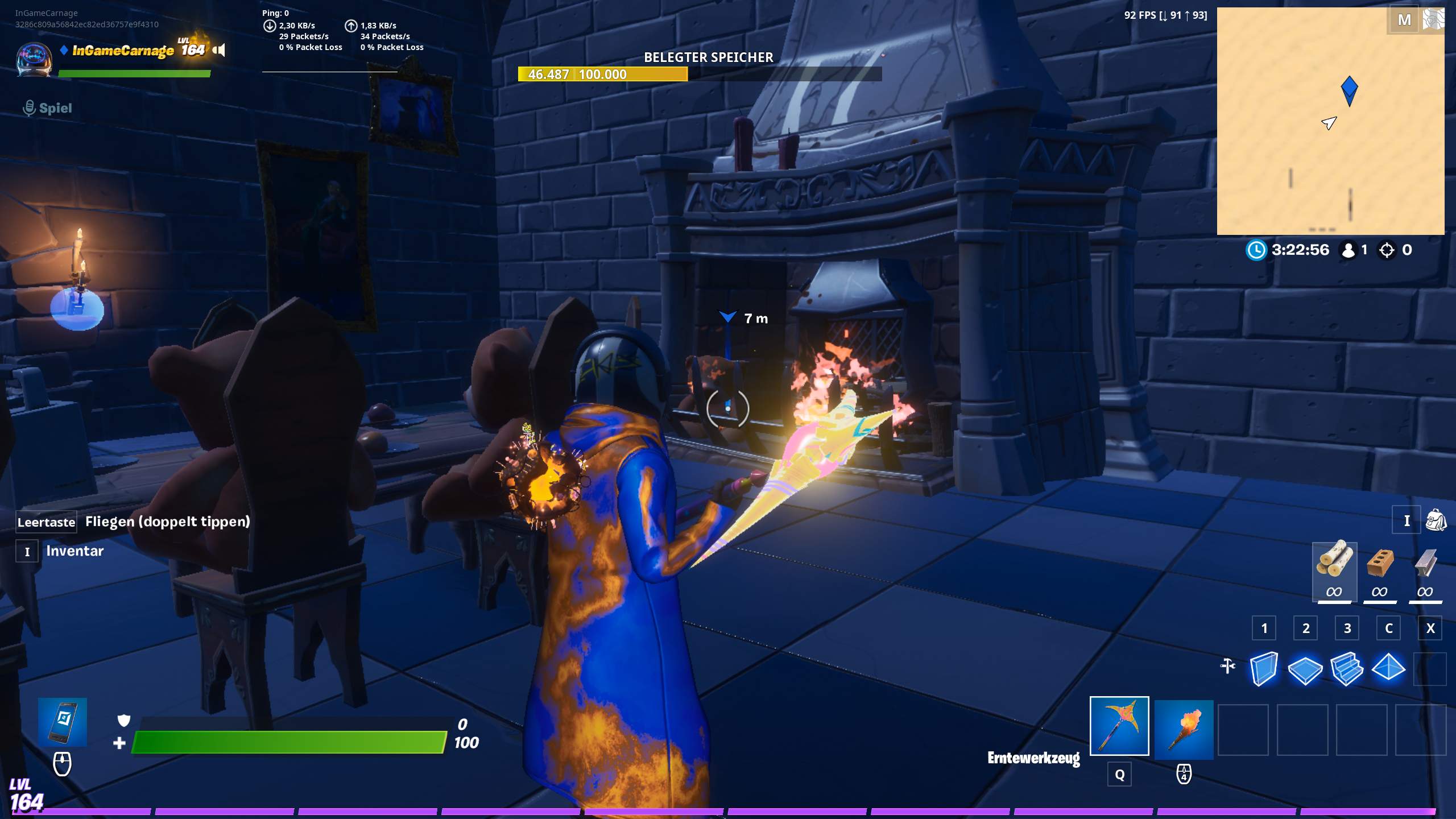Select the stairs building piece
Image resolution: width=1456 pixels, height=819 pixels.
[1347, 669]
